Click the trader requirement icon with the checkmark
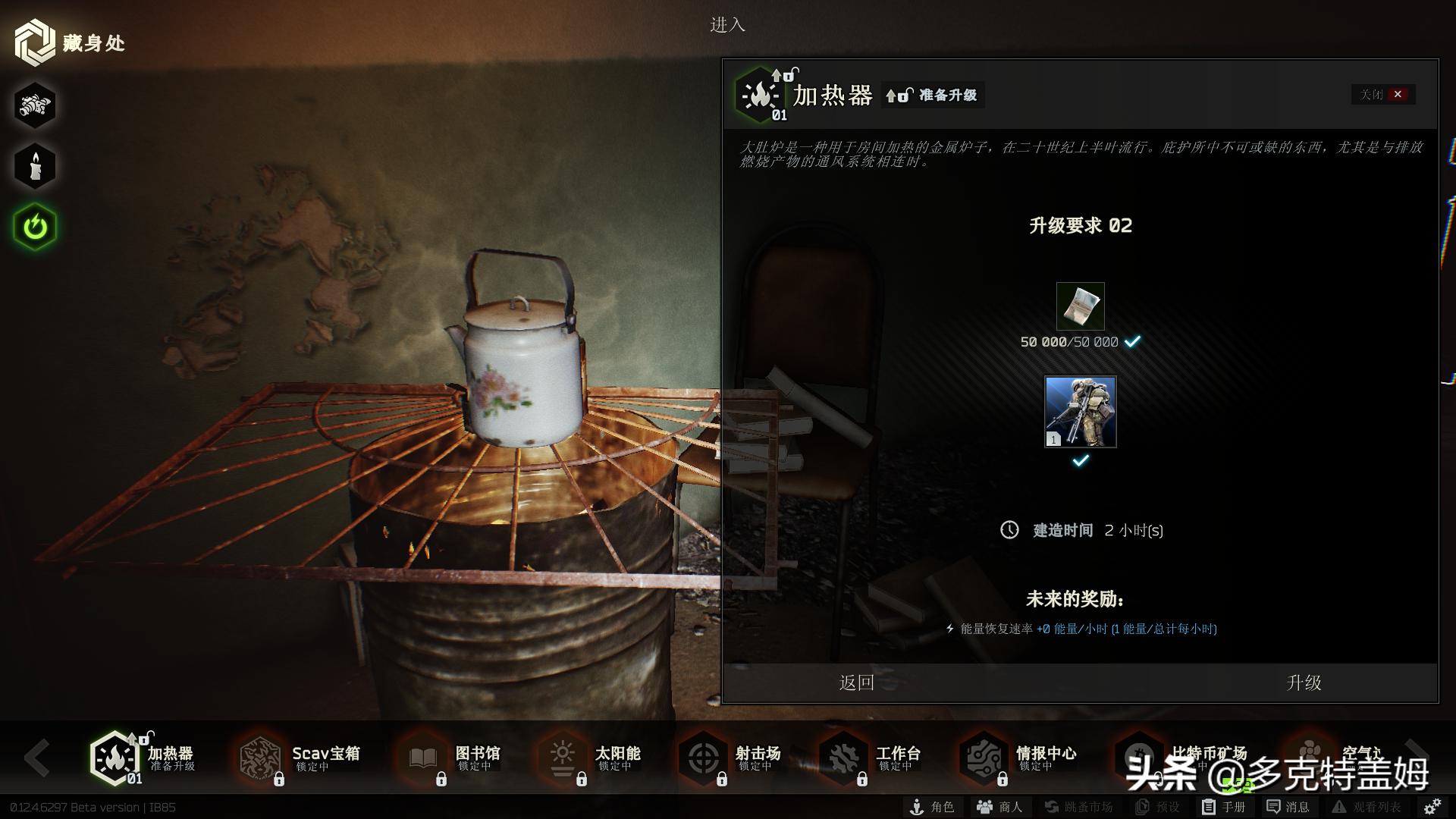The width and height of the screenshot is (1456, 819). coord(1080,411)
